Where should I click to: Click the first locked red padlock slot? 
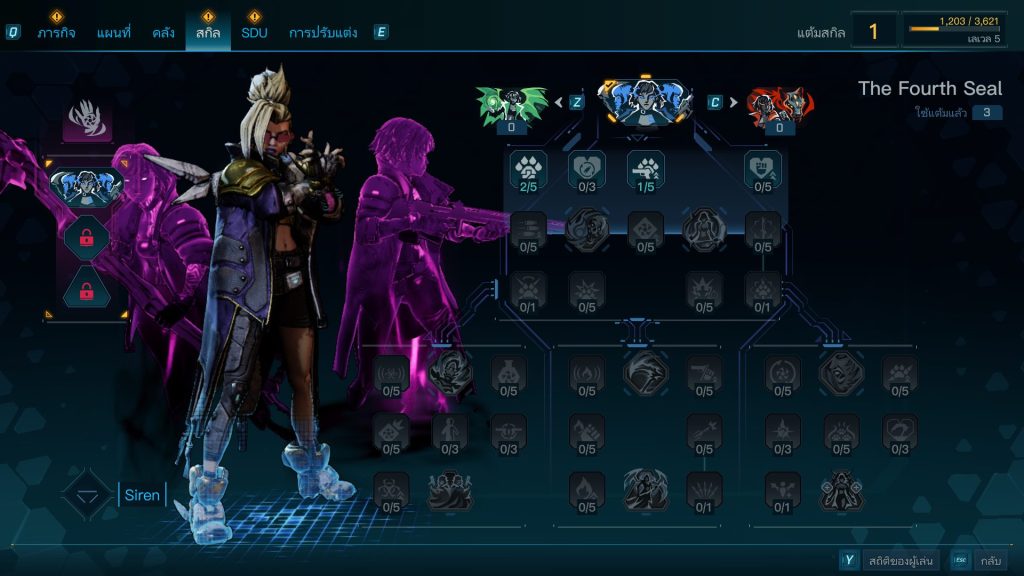tap(87, 237)
